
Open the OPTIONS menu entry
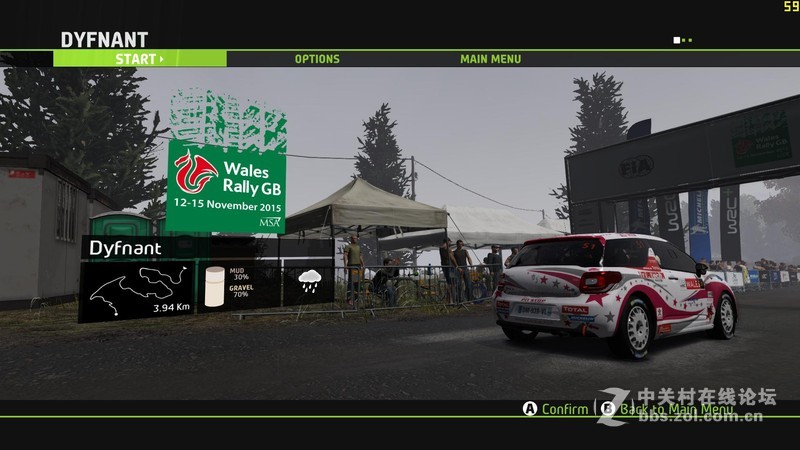317,59
